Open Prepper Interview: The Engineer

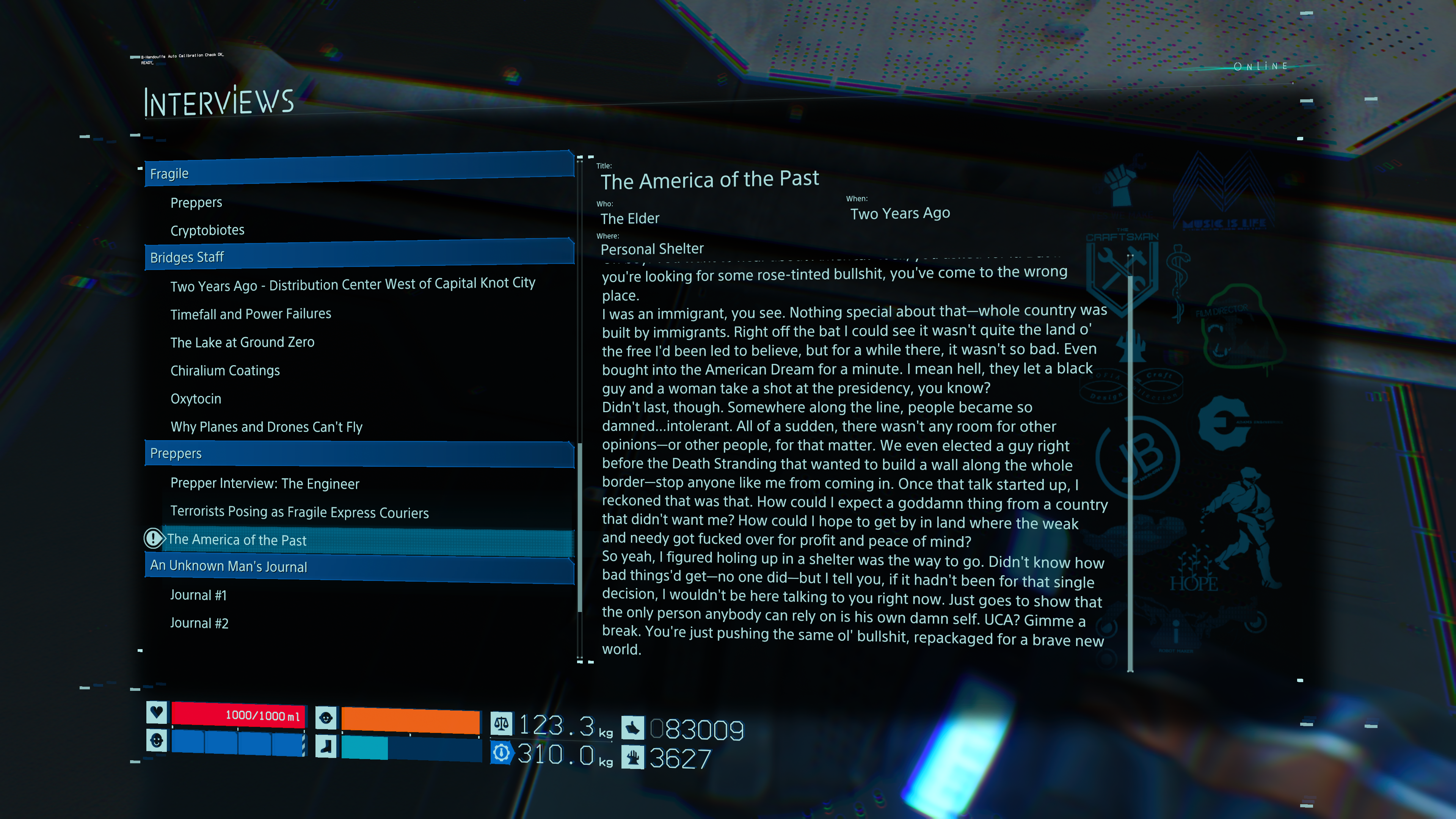click(x=265, y=484)
